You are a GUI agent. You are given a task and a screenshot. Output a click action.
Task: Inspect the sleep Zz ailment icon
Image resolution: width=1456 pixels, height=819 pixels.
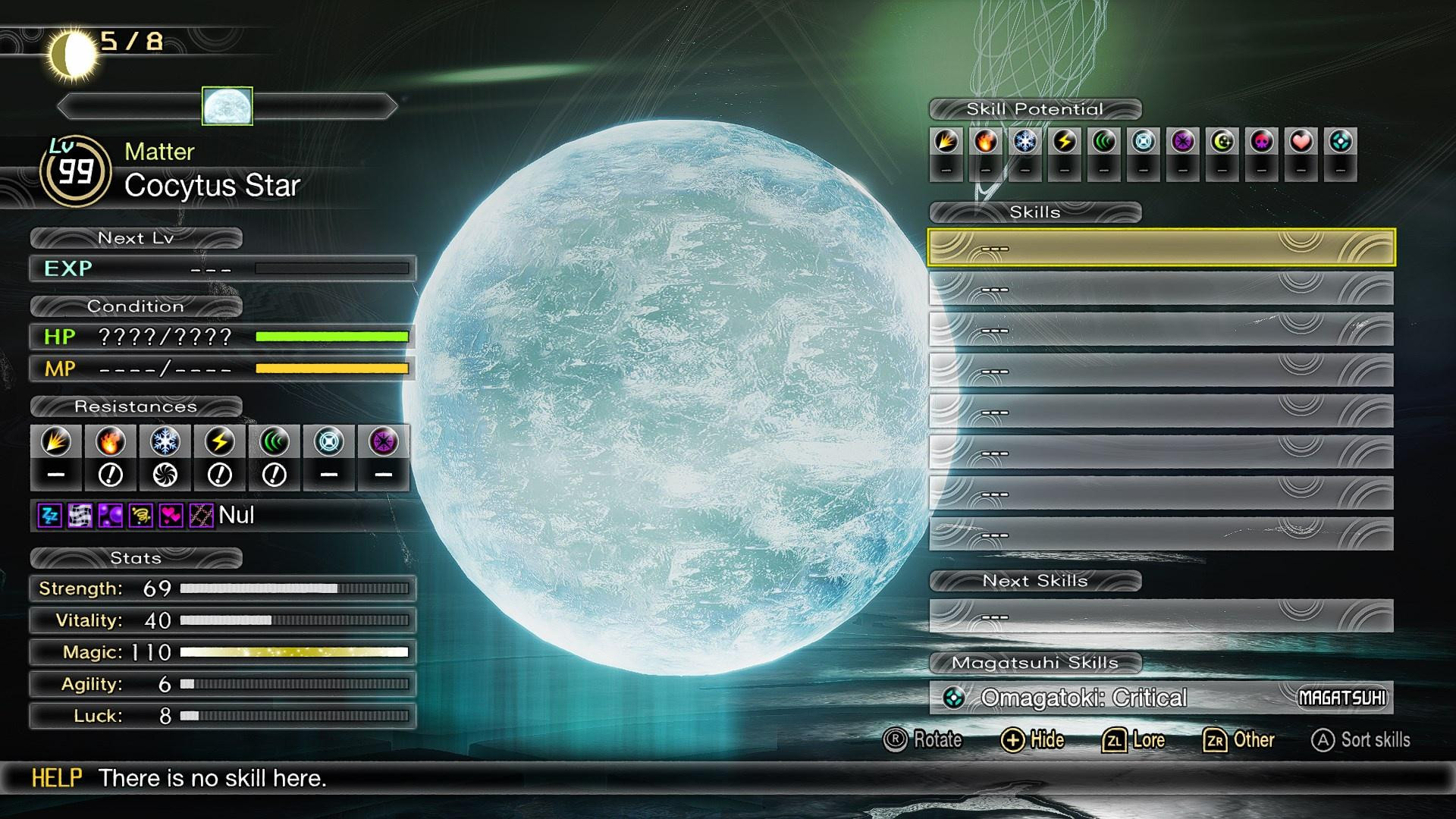(49, 516)
